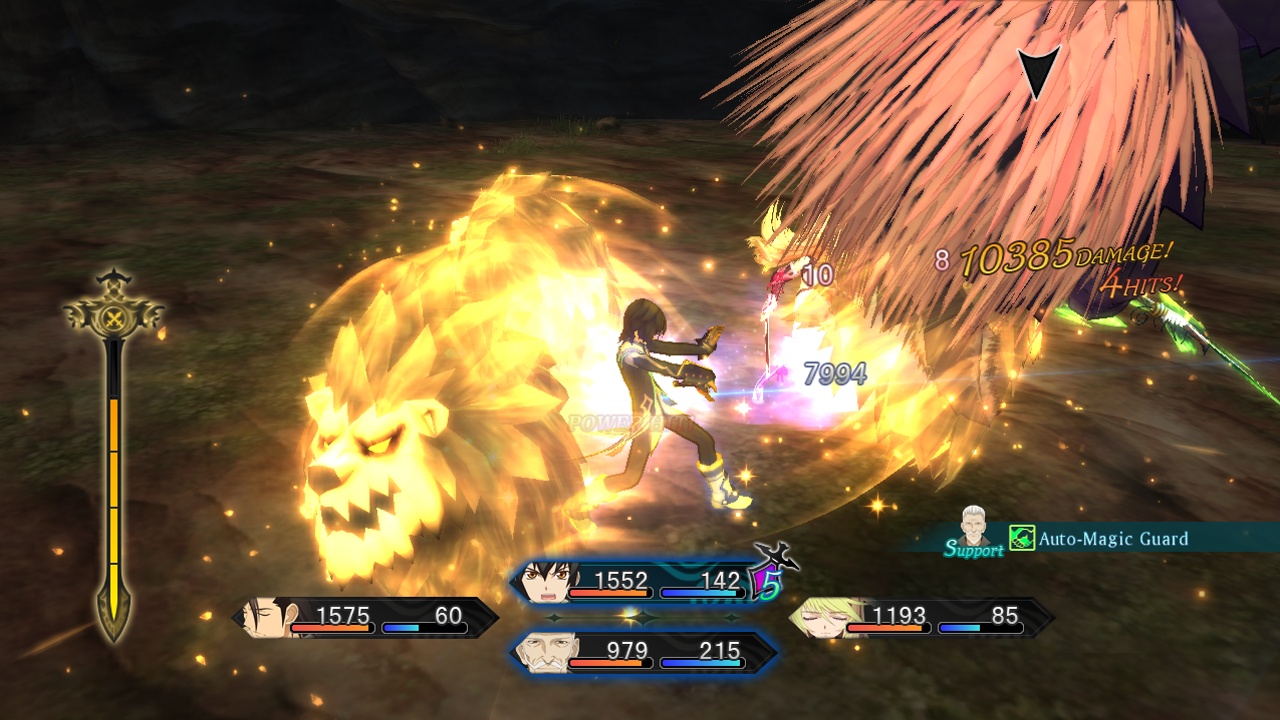
Task: Click the black enemy target cursor arrow
Action: [1037, 72]
